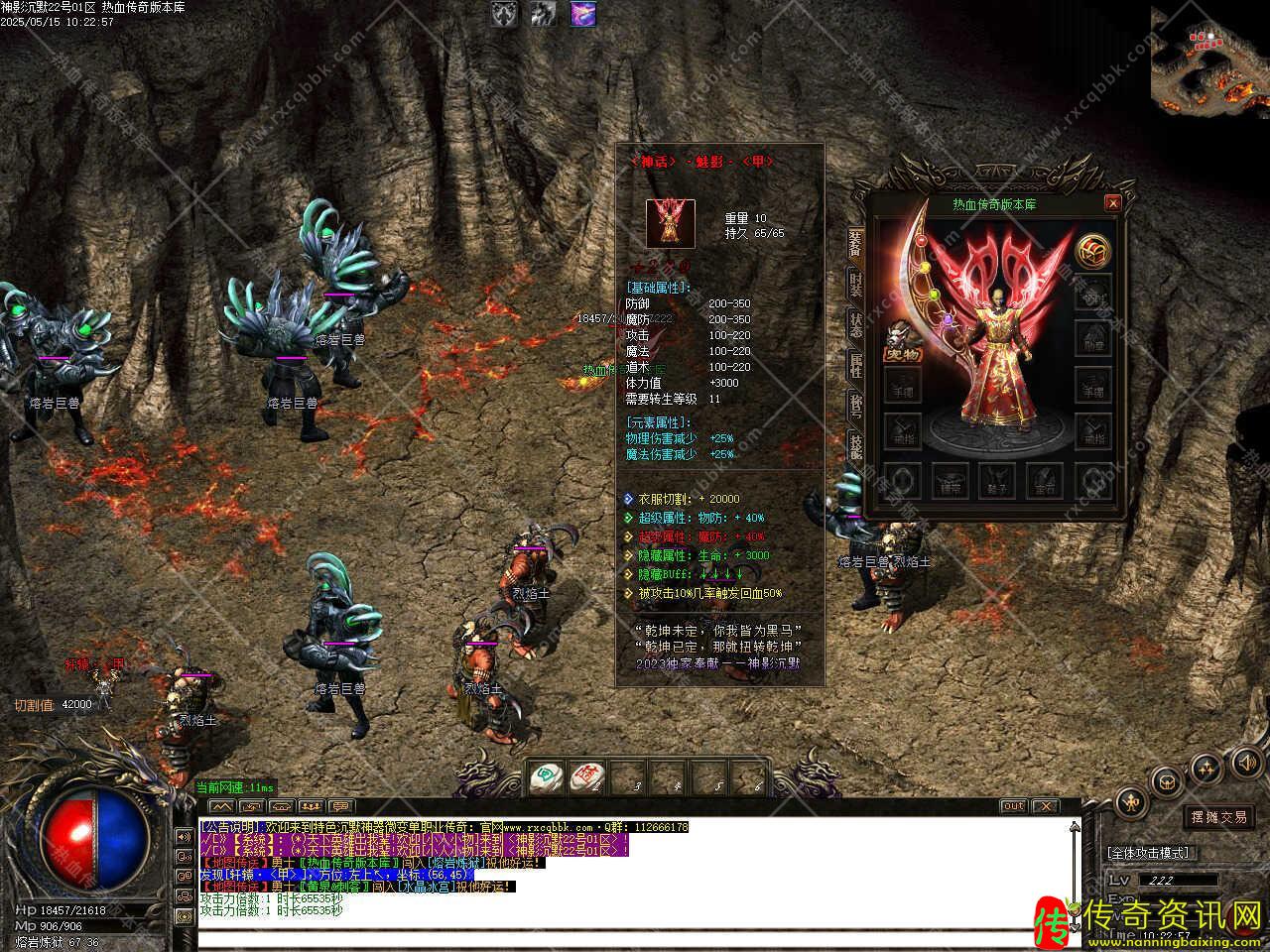Close the chat window with X
Image resolution: width=1270 pixels, height=952 pixels.
tap(1045, 806)
